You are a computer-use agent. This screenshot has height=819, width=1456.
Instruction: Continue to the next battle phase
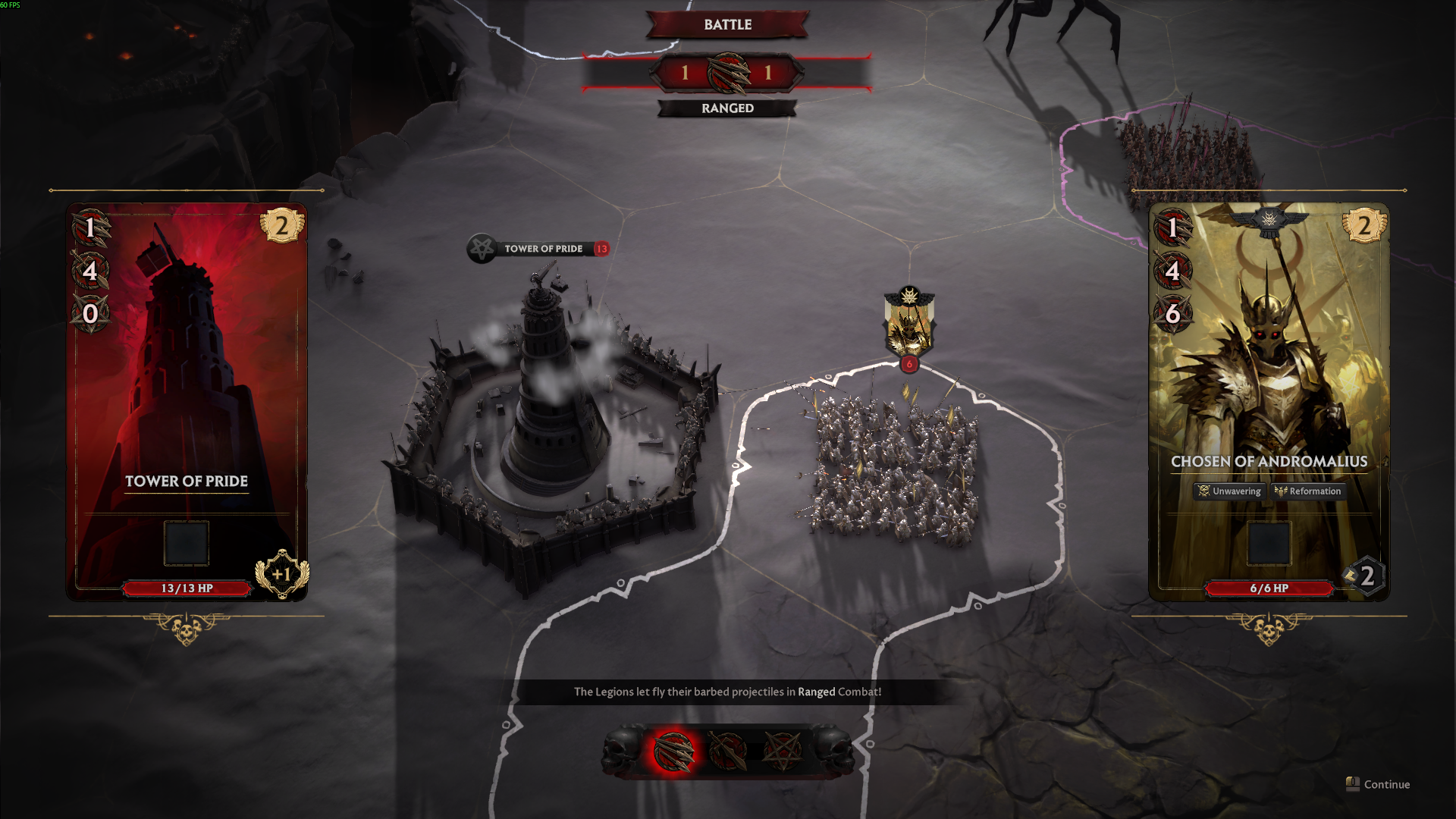(x=1379, y=784)
